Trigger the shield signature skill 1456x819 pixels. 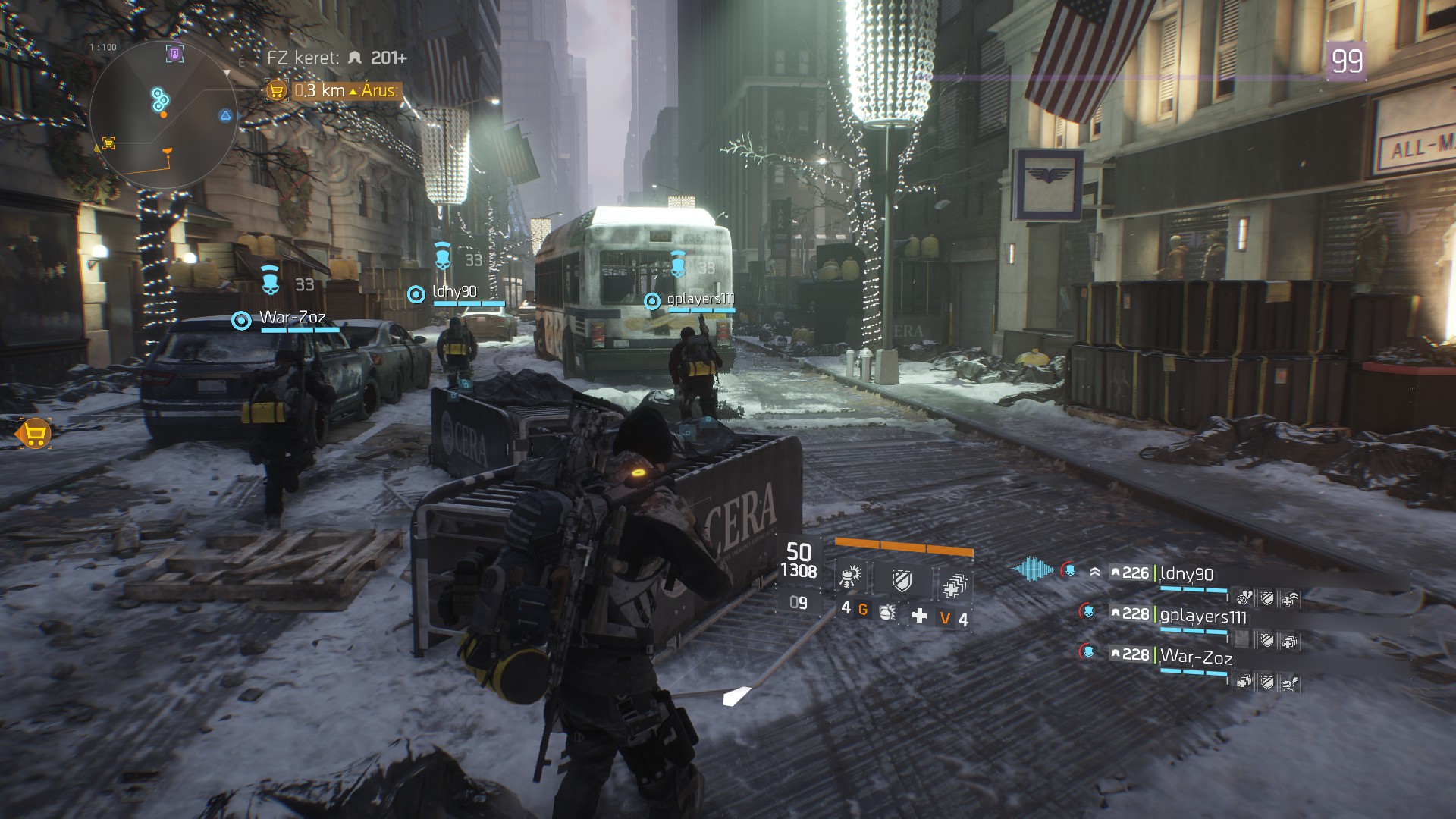click(902, 581)
